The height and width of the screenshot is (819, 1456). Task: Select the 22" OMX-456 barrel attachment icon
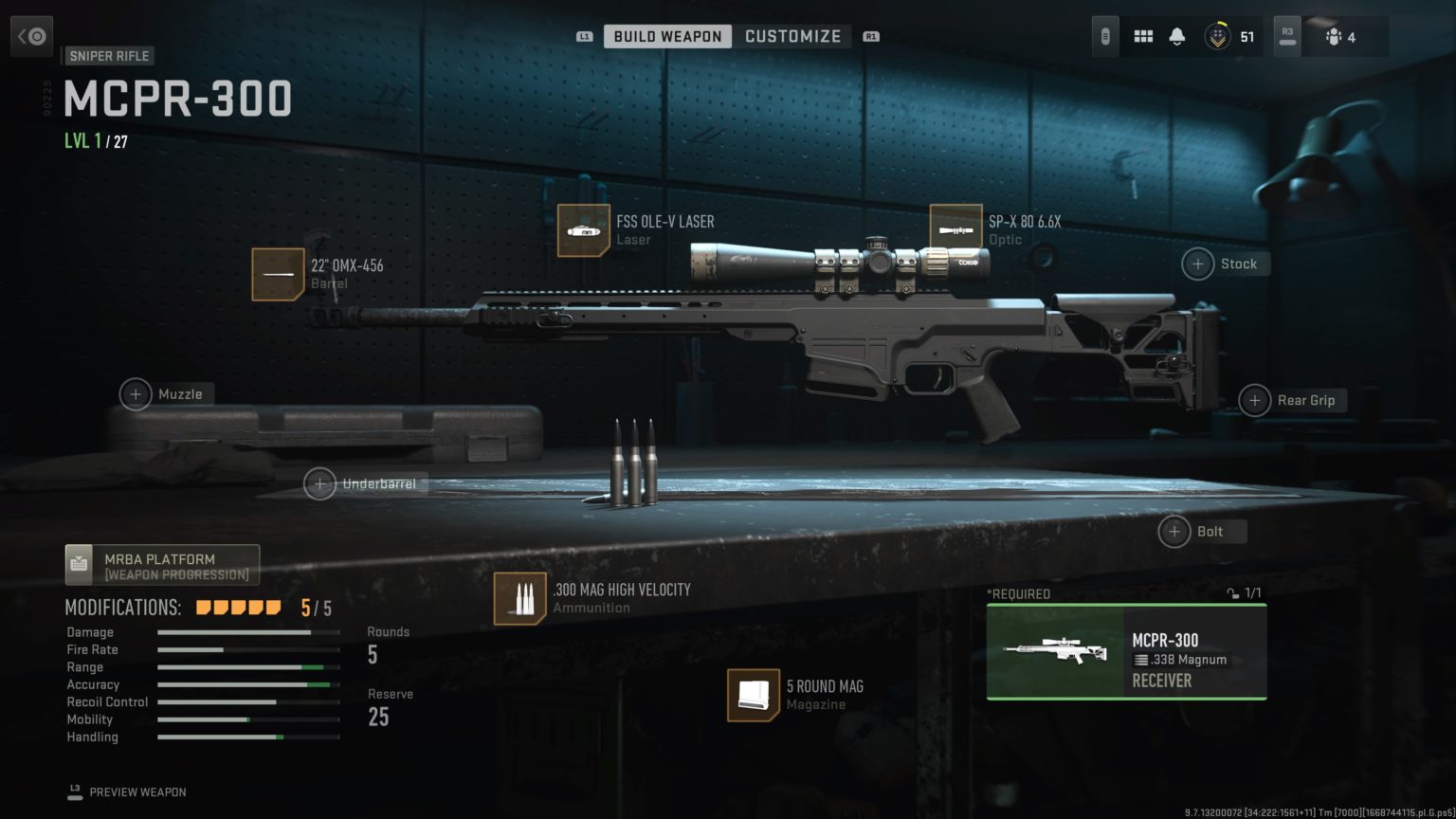(278, 274)
